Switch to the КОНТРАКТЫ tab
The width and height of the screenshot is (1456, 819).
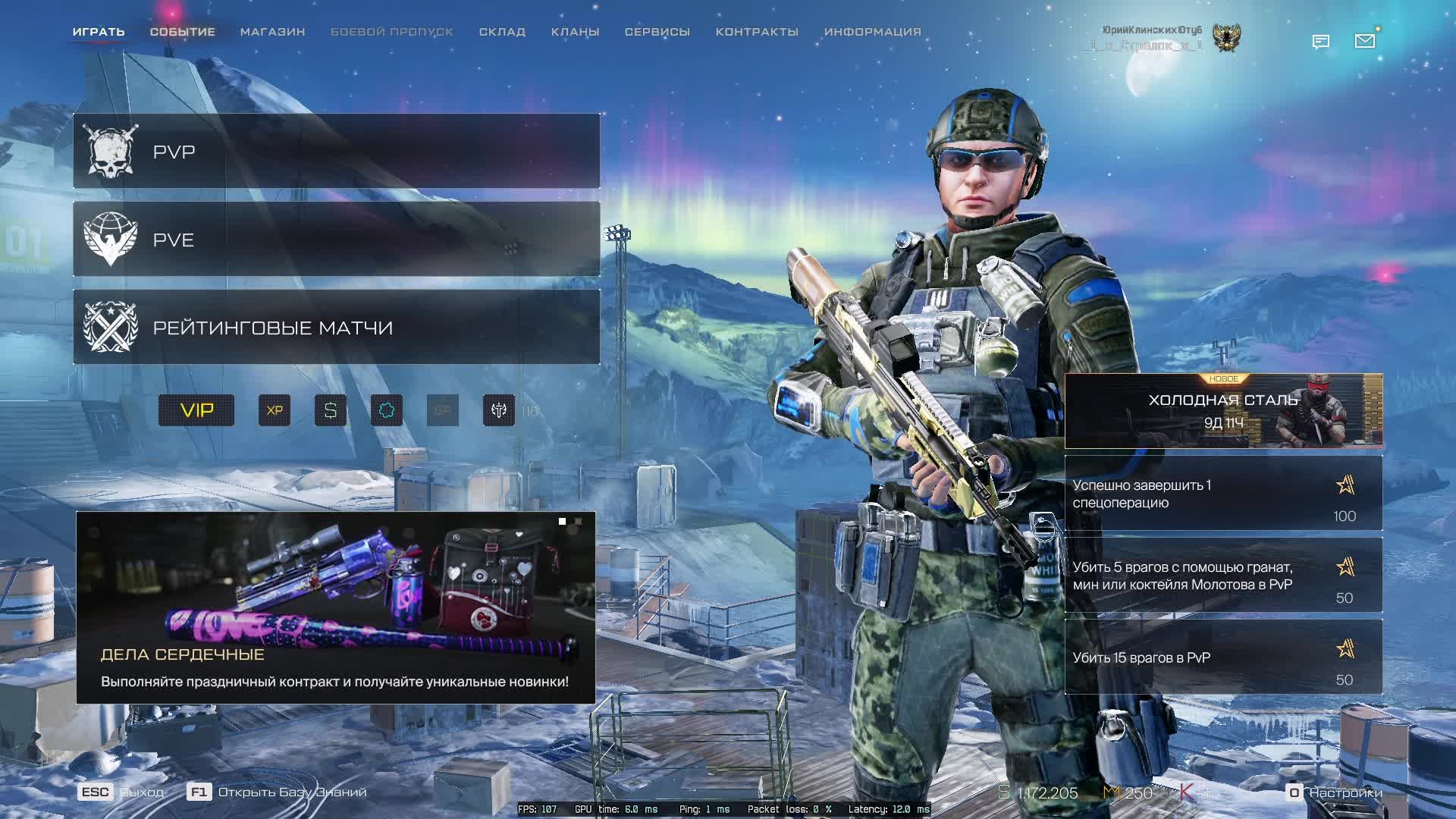[x=757, y=32]
